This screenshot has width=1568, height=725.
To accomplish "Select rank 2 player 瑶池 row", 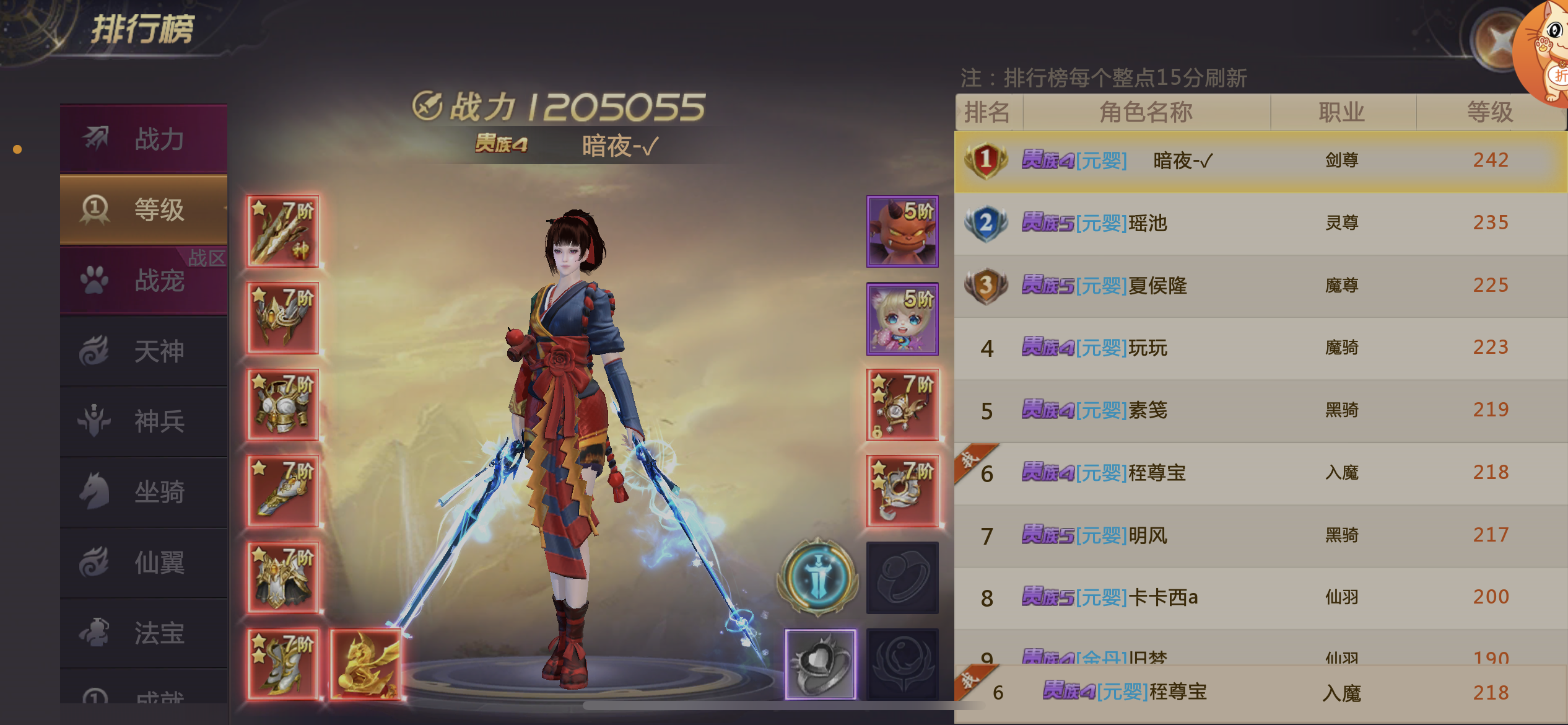I will point(1260,223).
